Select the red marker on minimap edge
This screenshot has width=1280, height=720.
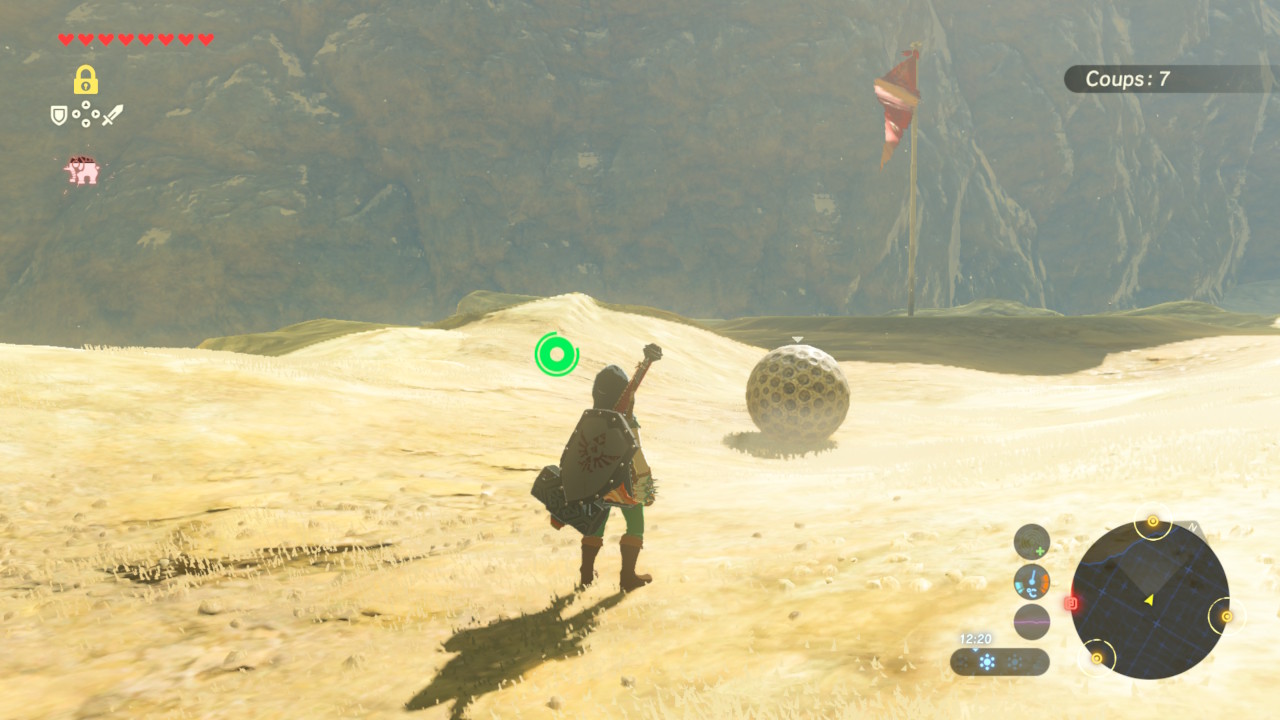[1072, 603]
